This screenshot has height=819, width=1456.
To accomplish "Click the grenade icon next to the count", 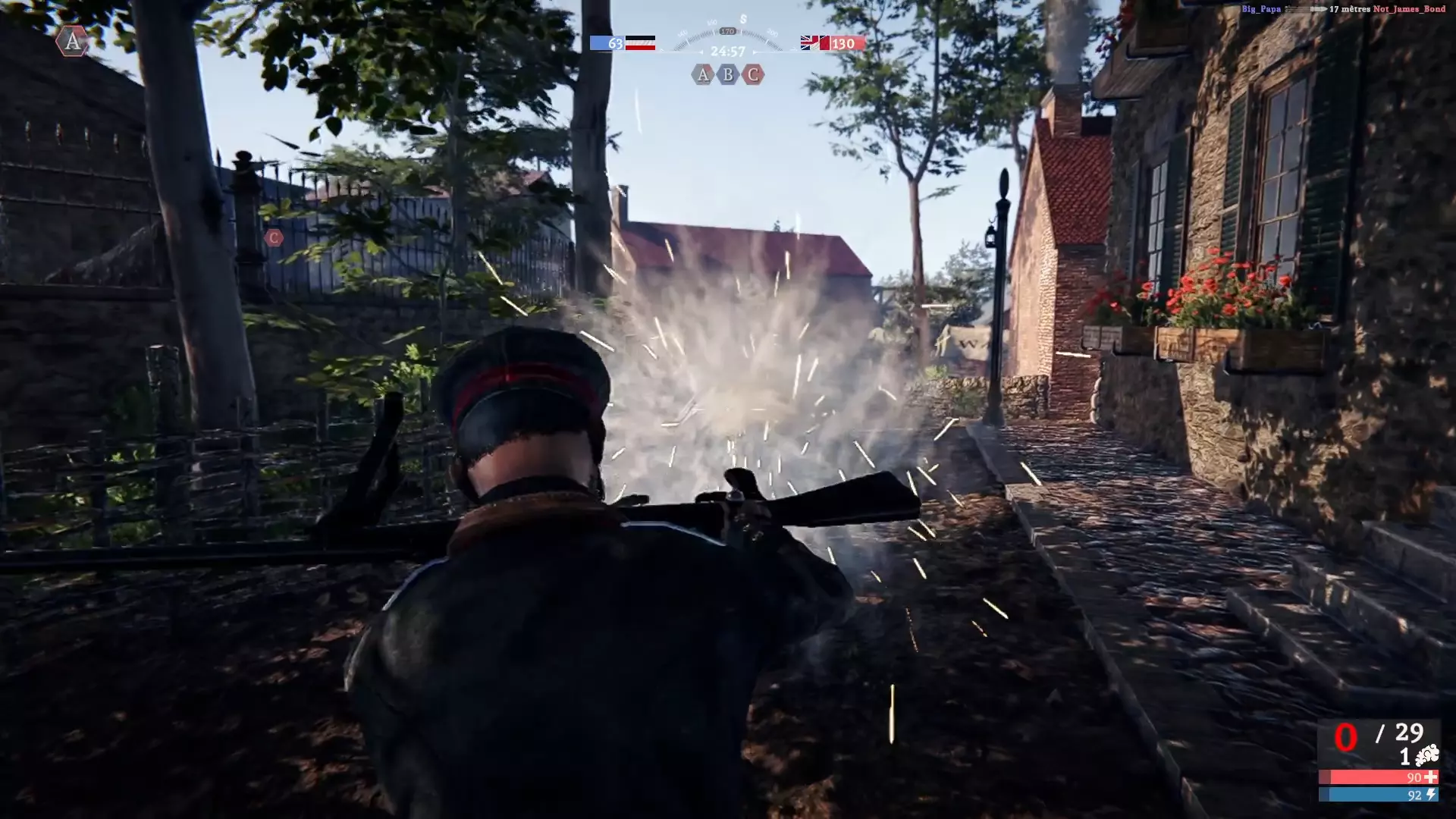I will (1426, 755).
